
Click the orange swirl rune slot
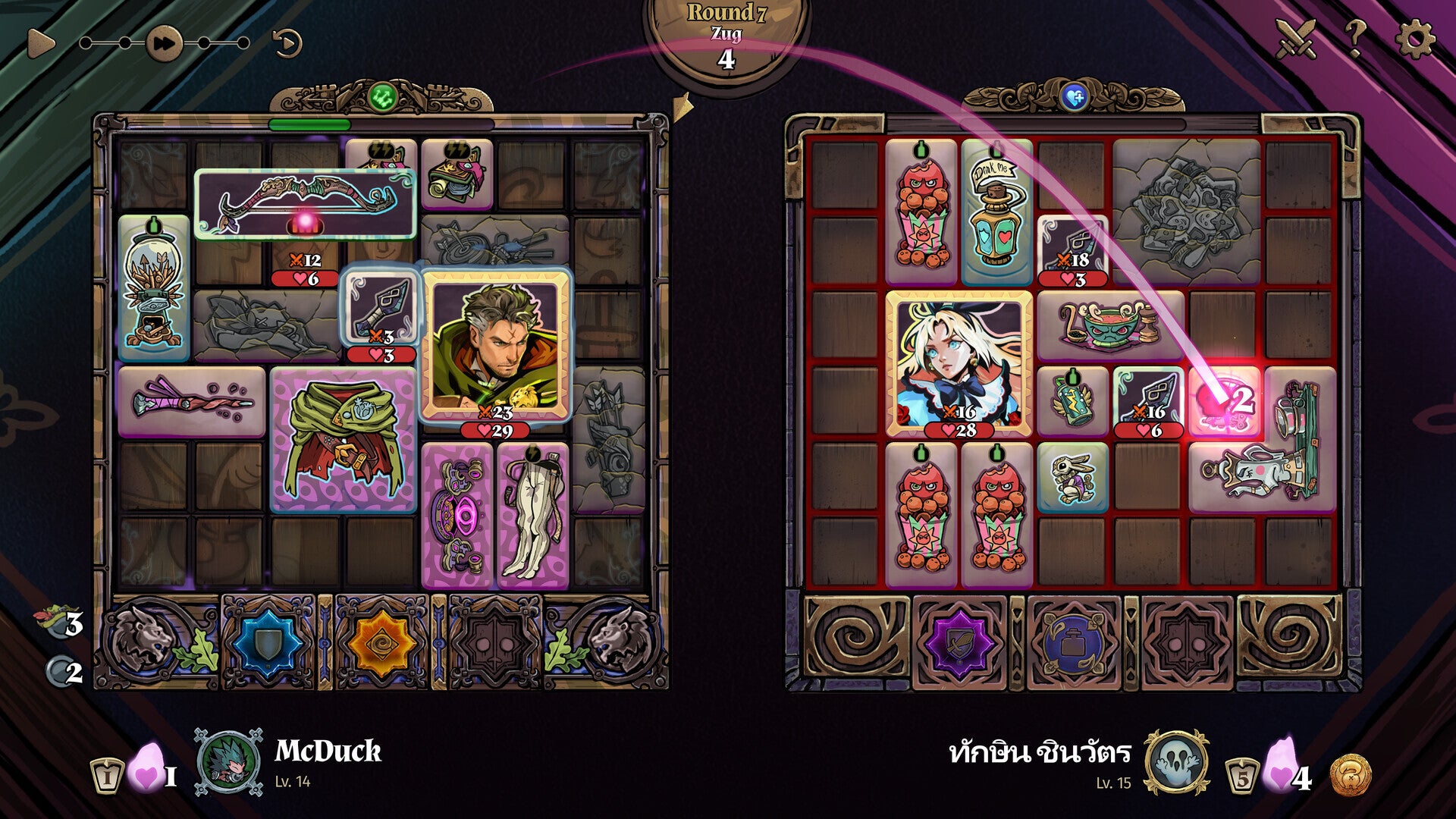(381, 643)
